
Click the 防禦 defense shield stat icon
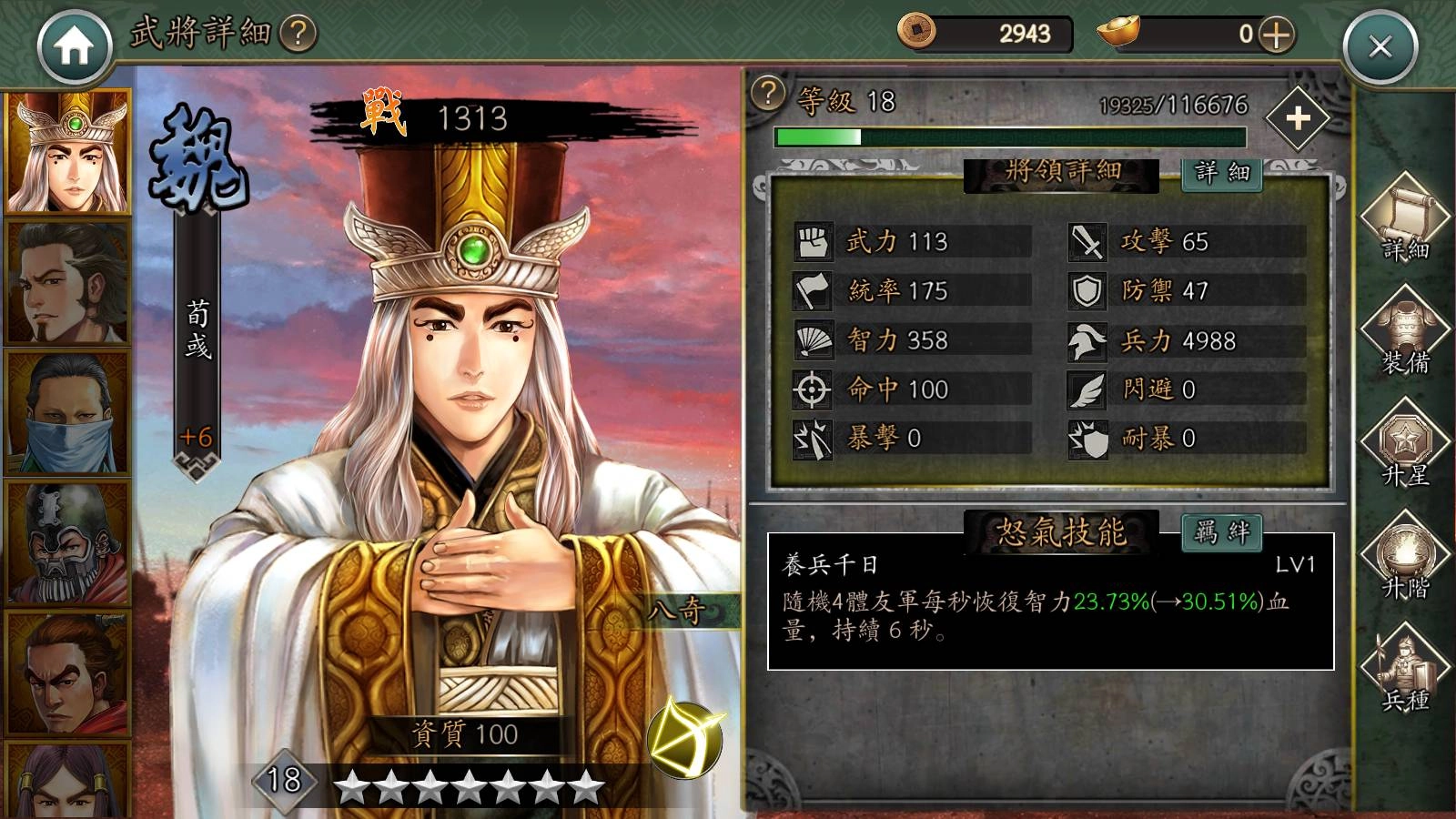[x=1087, y=289]
